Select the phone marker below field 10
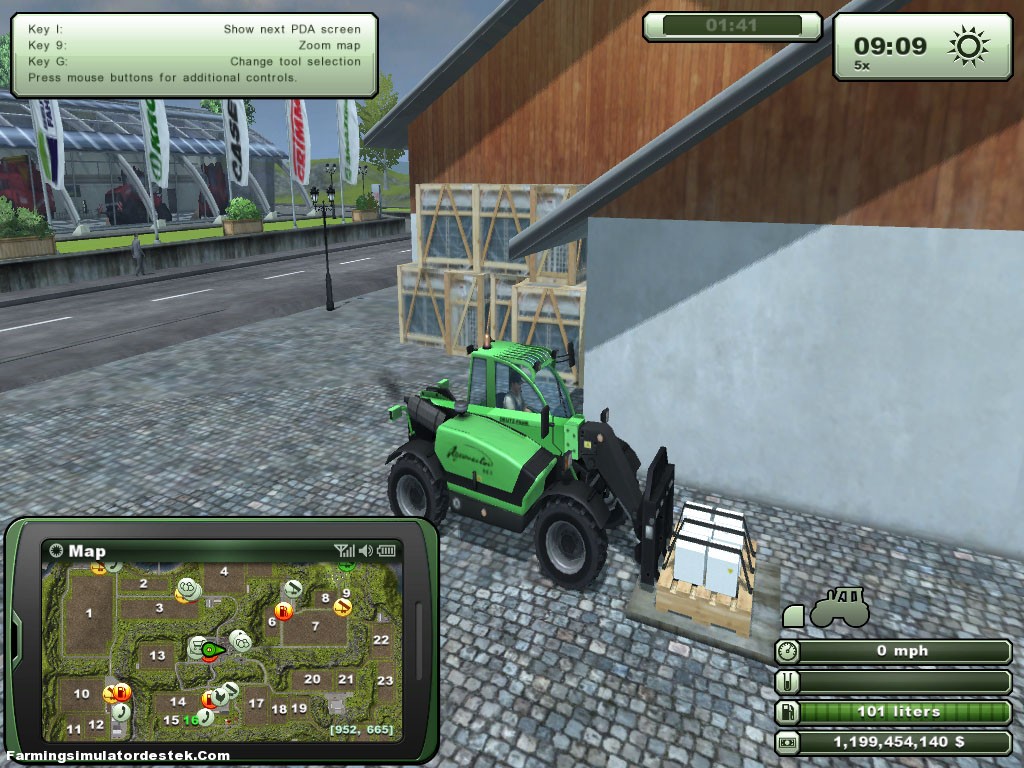 point(120,711)
